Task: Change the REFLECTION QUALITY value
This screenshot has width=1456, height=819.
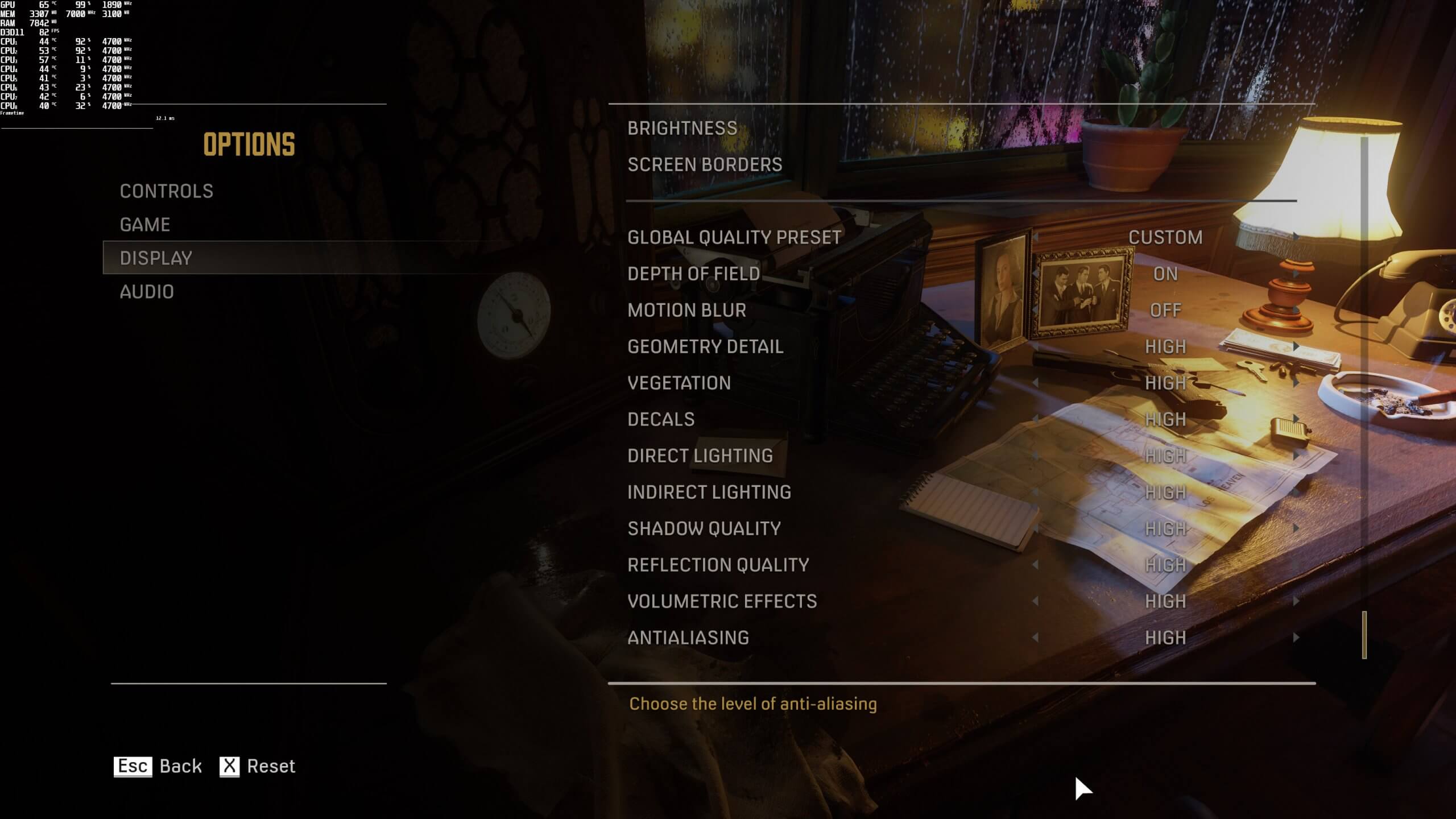Action: [x=718, y=565]
